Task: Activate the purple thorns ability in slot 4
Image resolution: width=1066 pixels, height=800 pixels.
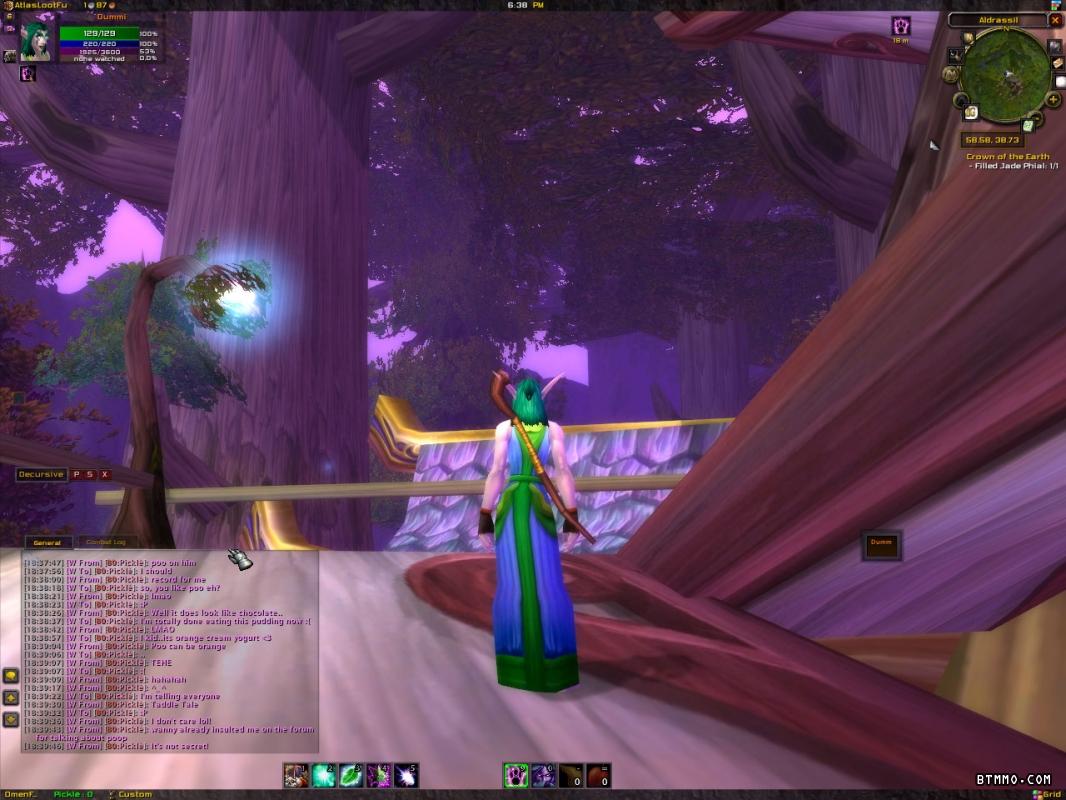Action: [379, 775]
